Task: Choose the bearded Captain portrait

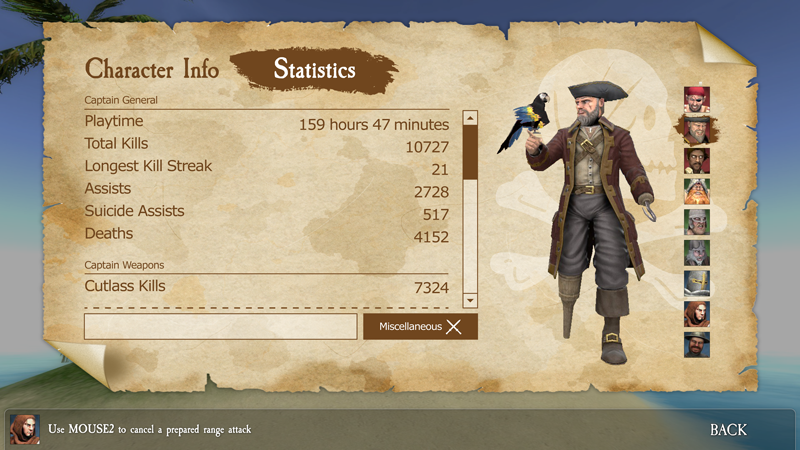Action: 696,130
